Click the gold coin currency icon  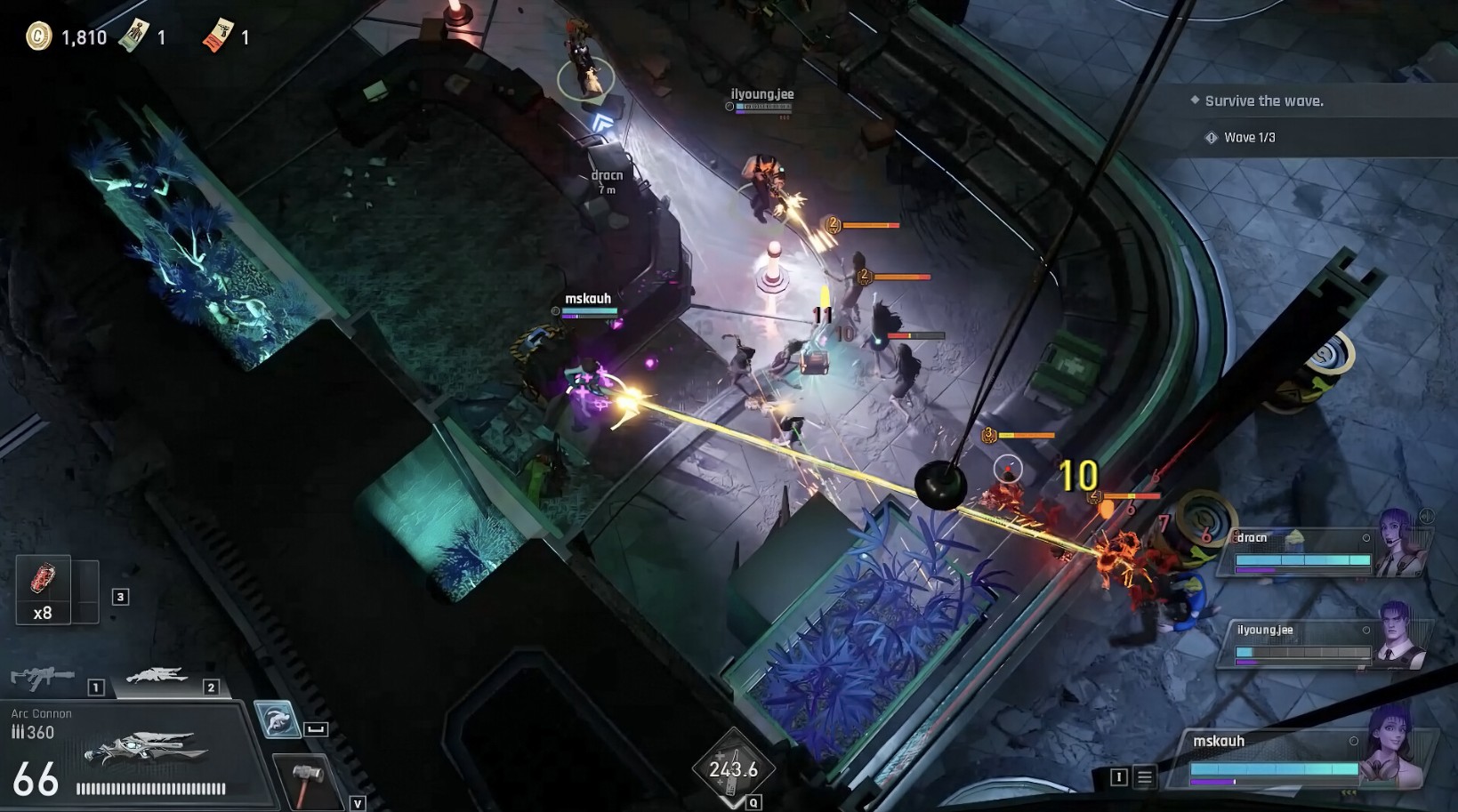[x=38, y=36]
